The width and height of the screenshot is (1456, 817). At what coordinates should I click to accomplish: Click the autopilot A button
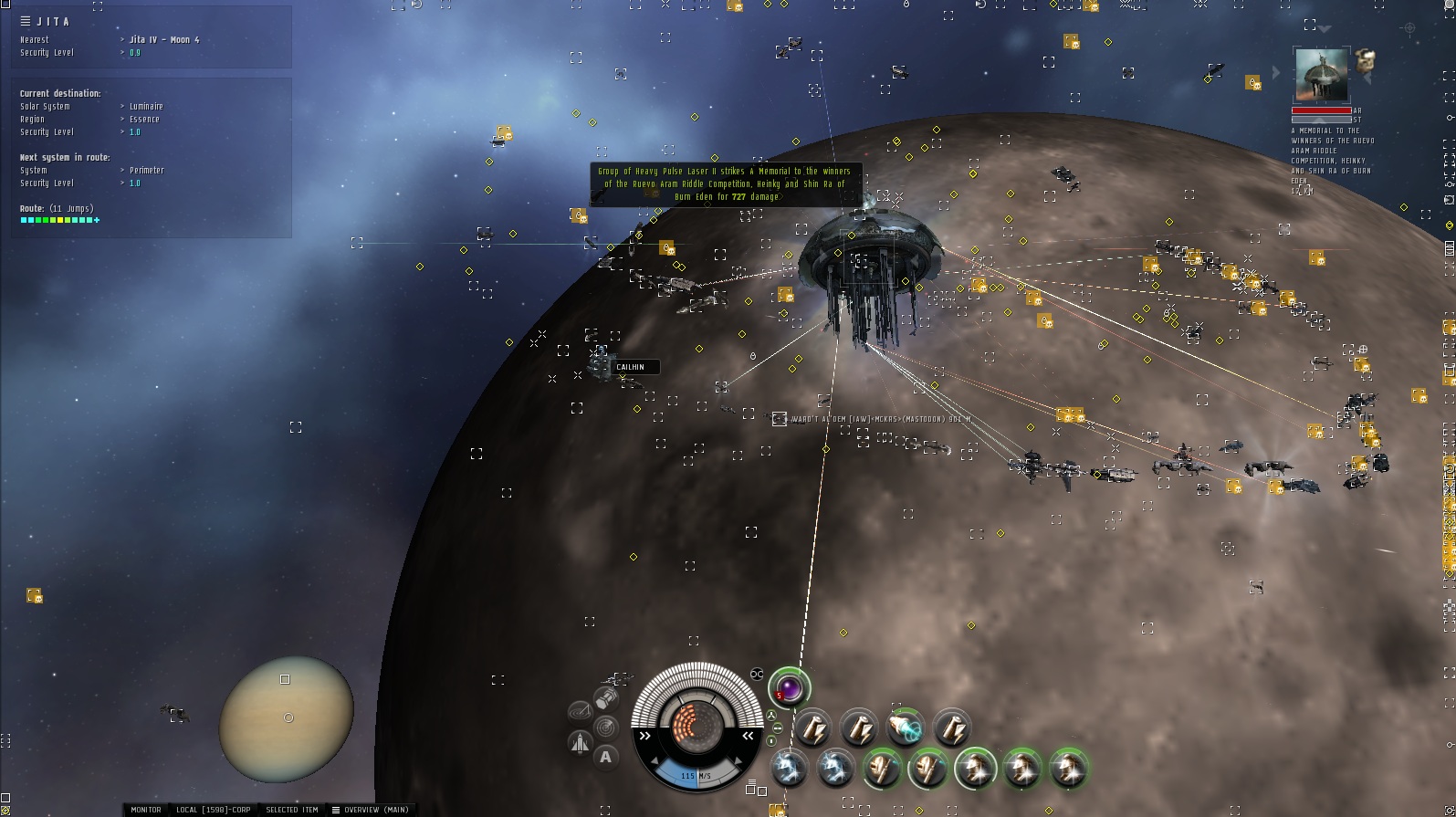click(x=605, y=757)
